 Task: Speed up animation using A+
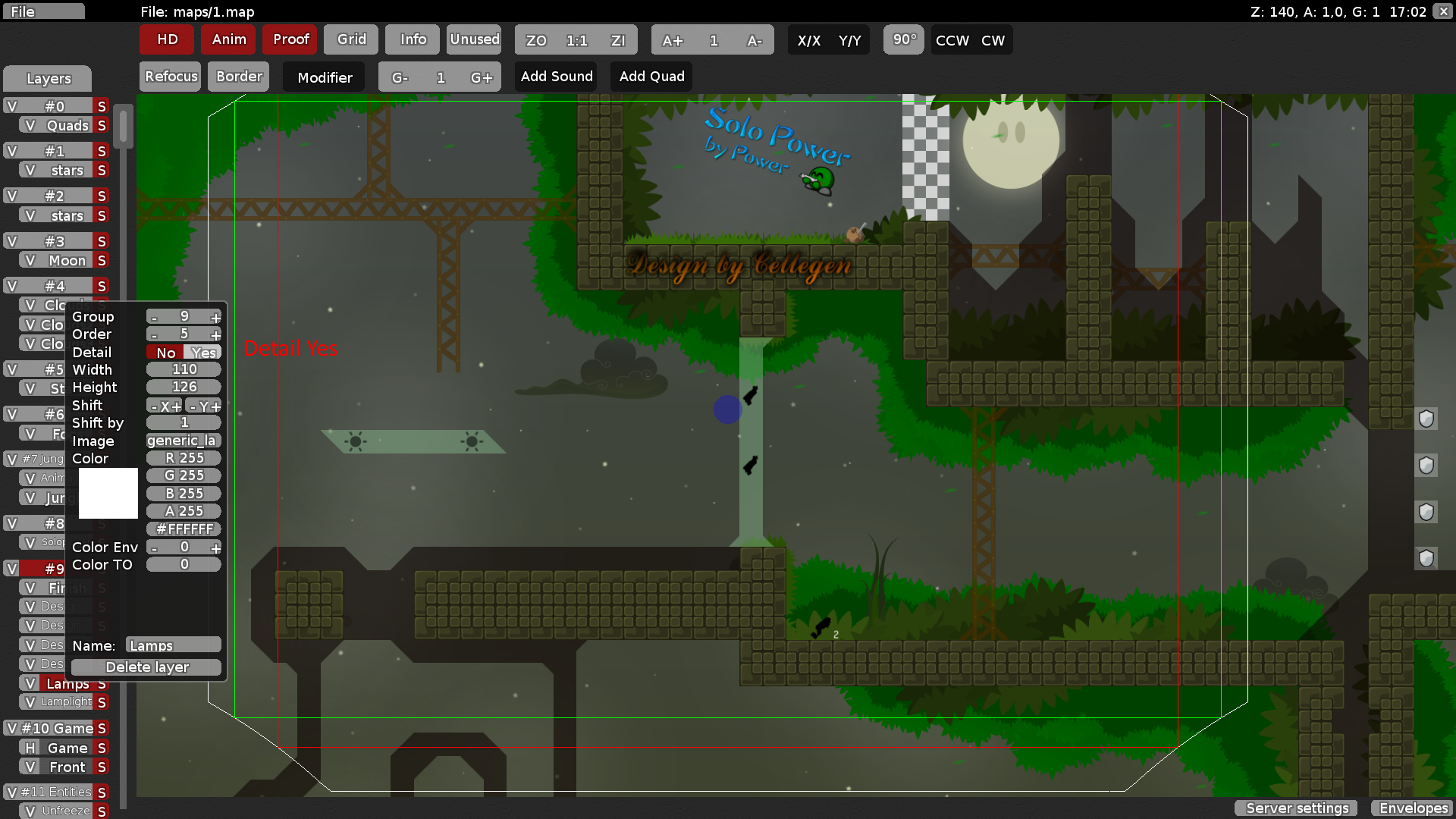click(672, 40)
